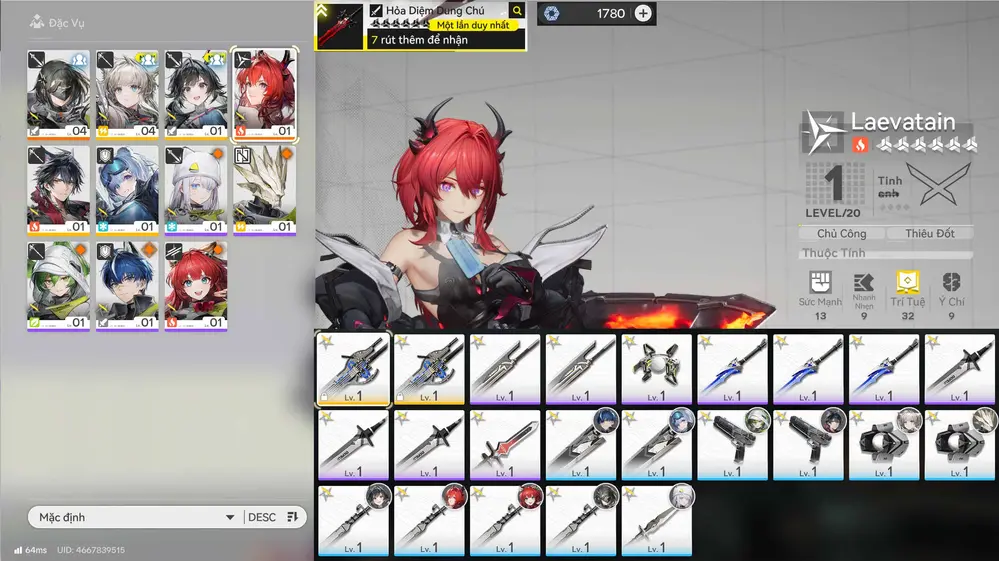Click the Sức Mạnh fist attribute icon
999x561 pixels.
820,283
